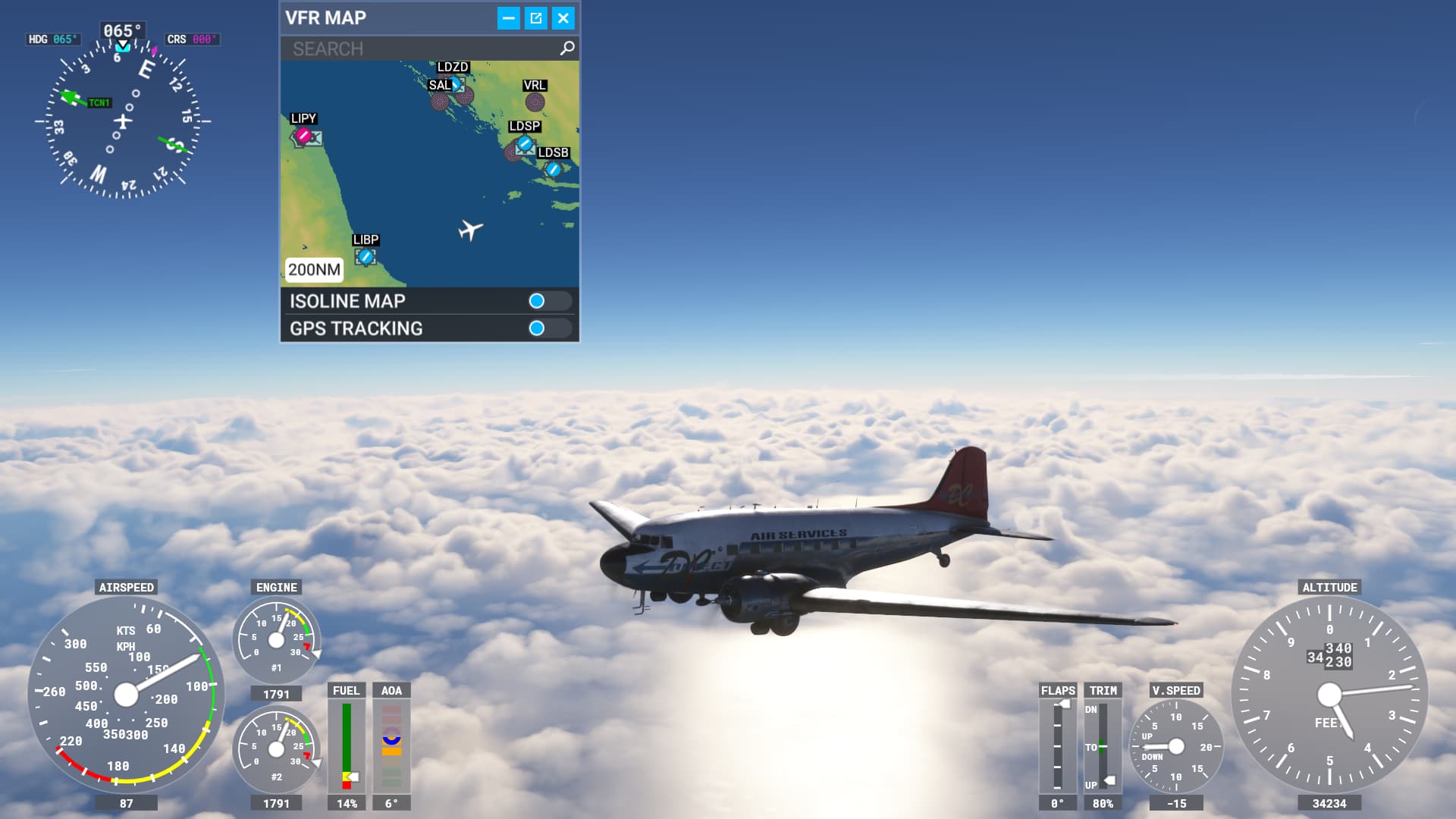
Task: Select the LIPY airport icon on the map
Action: click(x=302, y=136)
